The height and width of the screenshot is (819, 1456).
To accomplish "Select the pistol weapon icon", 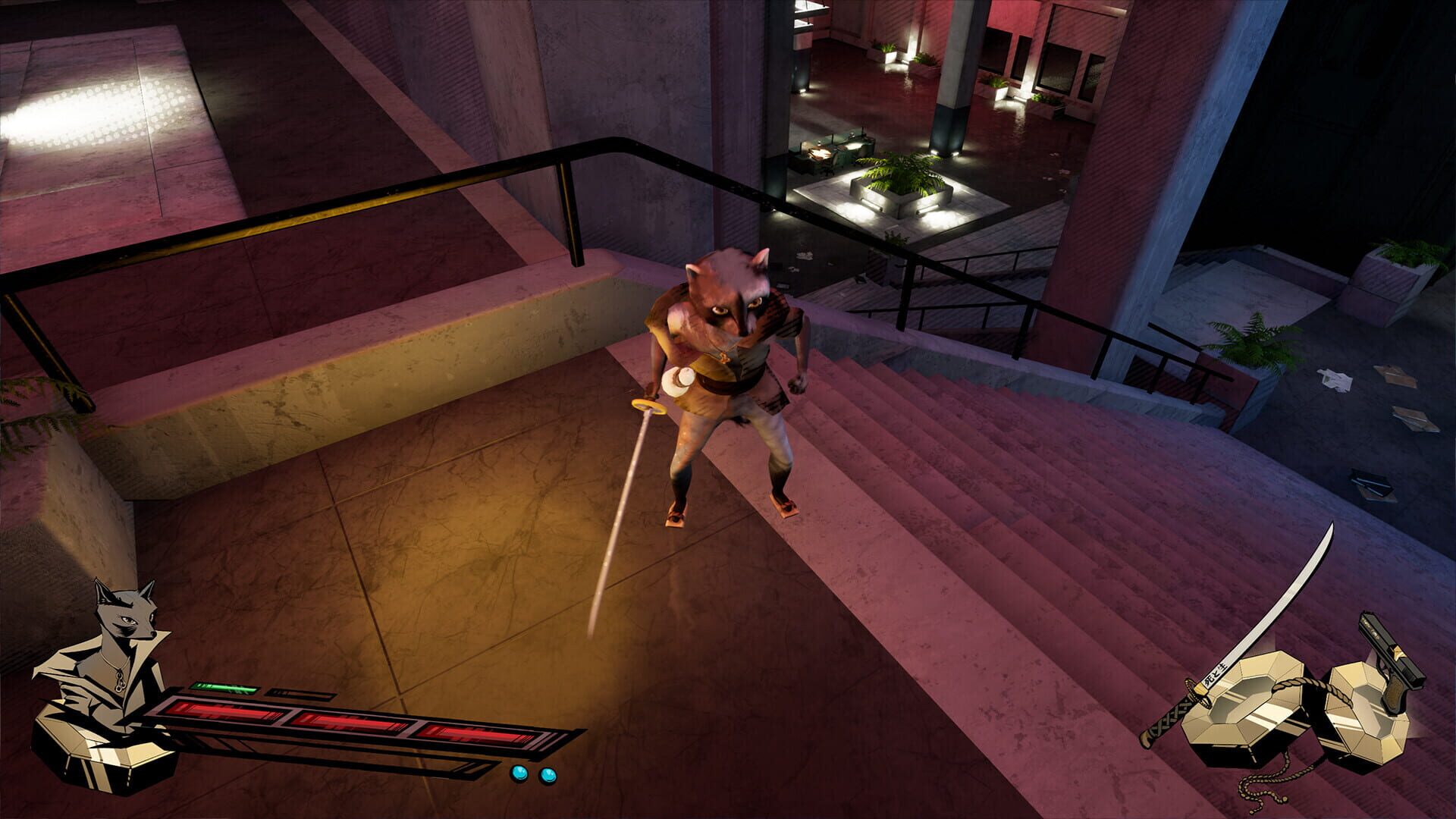I will 1389,650.
